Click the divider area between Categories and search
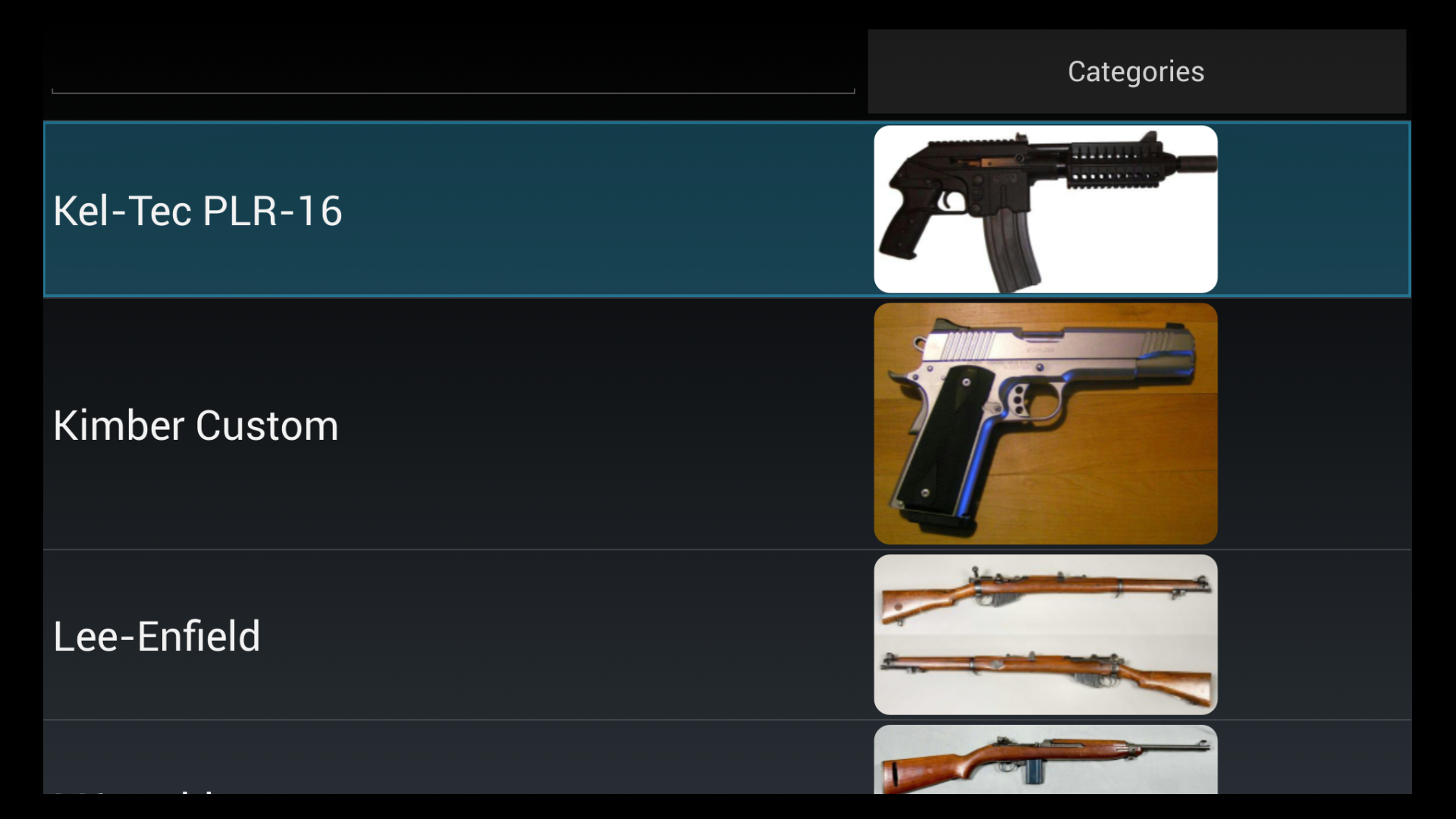The image size is (1456, 819). [861, 71]
